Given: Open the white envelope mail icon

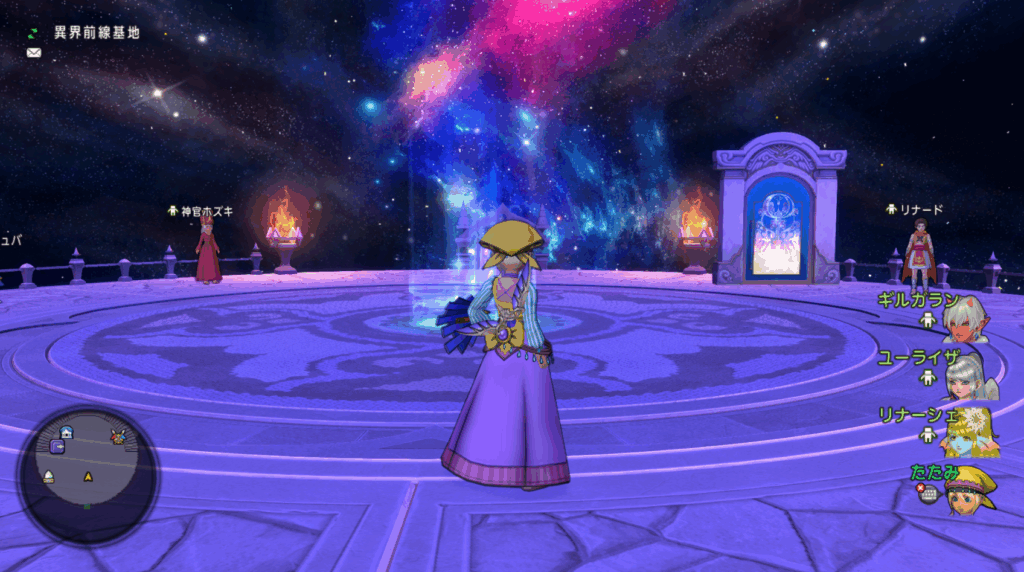Looking at the screenshot, I should point(34,52).
